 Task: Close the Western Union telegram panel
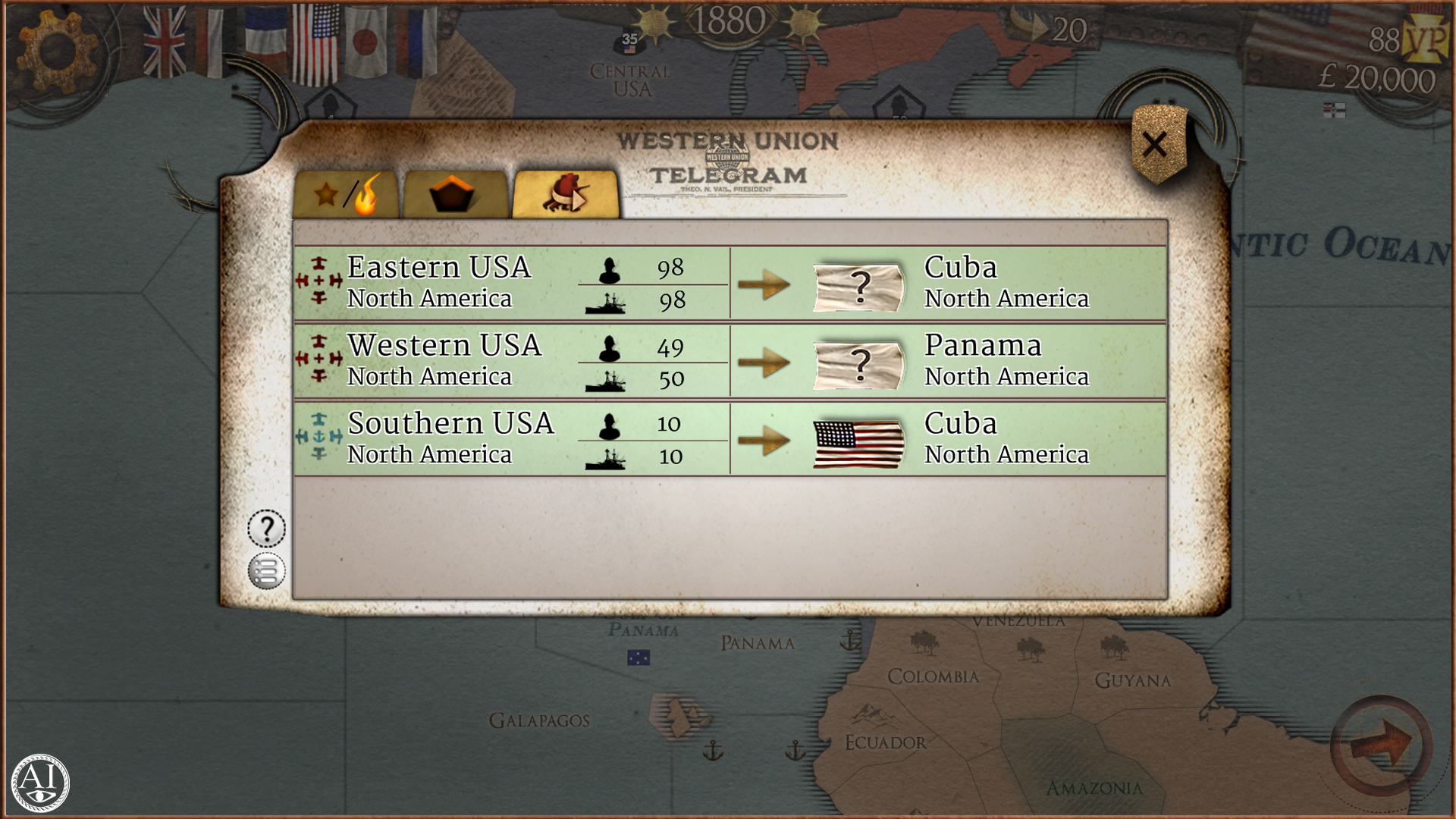(x=1155, y=145)
